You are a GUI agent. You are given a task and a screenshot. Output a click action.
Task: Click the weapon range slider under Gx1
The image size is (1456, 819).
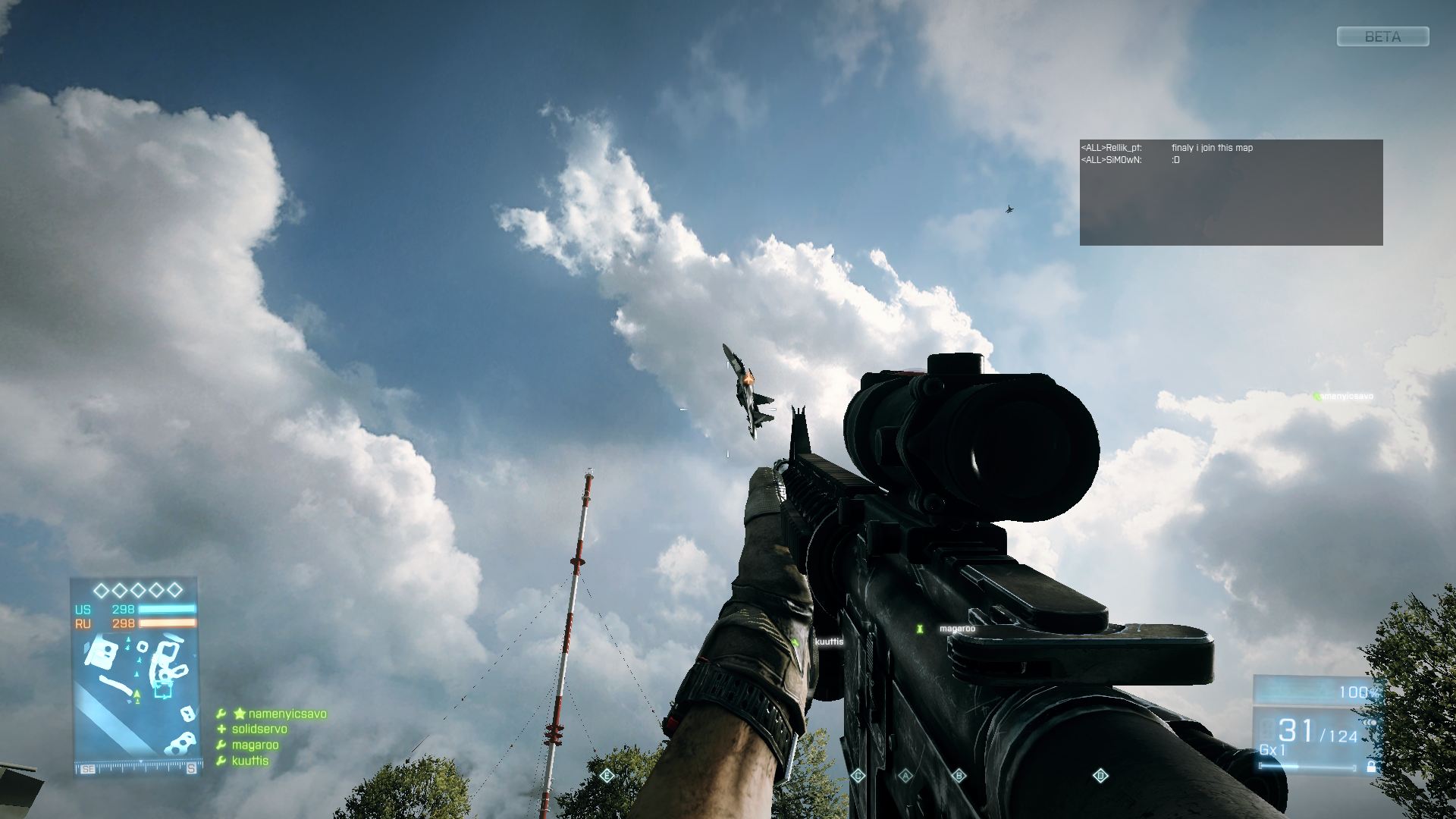pyautogui.click(x=1306, y=767)
